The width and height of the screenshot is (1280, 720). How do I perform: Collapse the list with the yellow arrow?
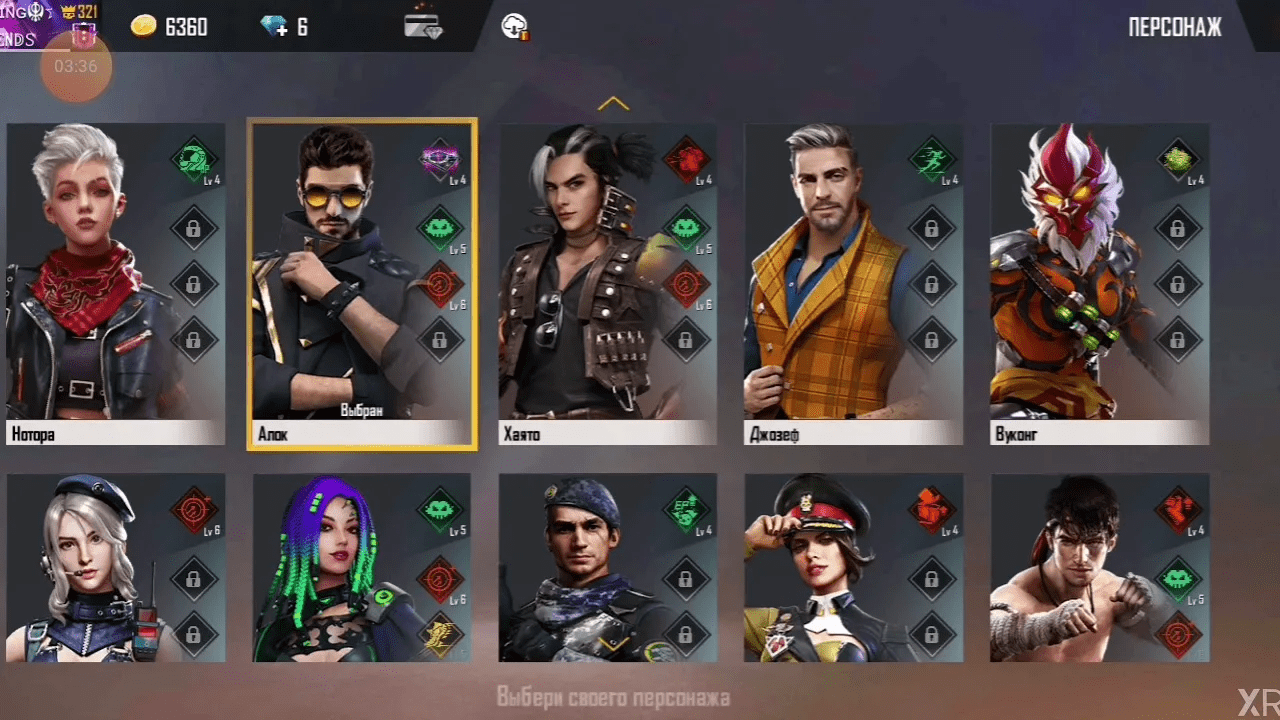(613, 103)
